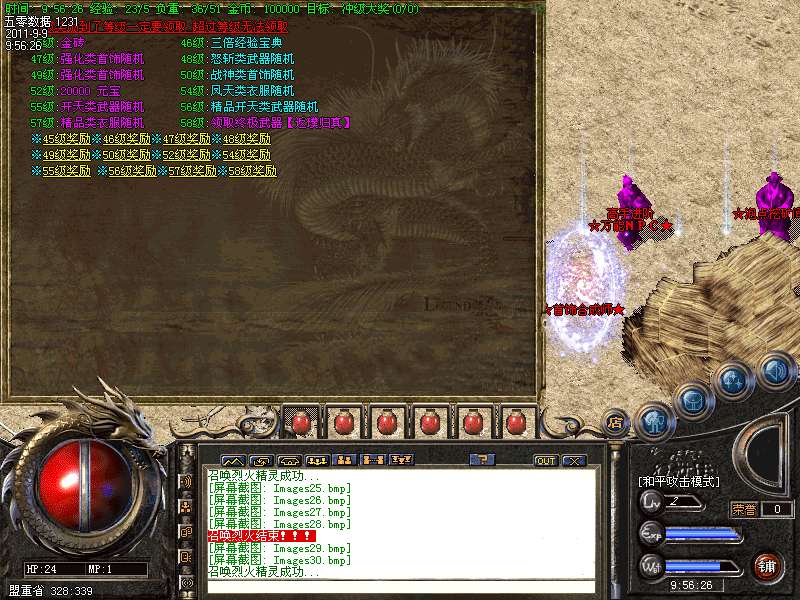Screen dimensions: 800x600
Task: Claim the 58级奖励 reward link
Action: tap(252, 171)
